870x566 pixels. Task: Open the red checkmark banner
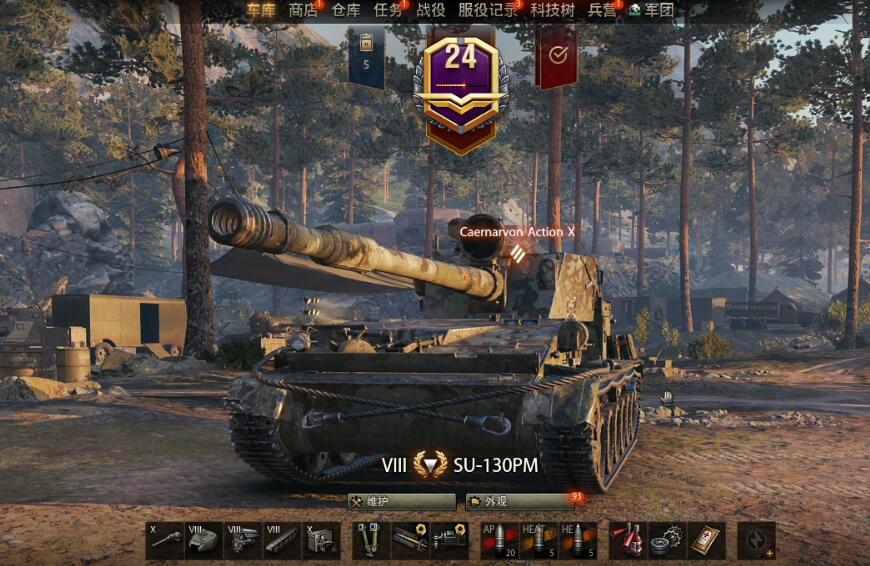pos(556,57)
